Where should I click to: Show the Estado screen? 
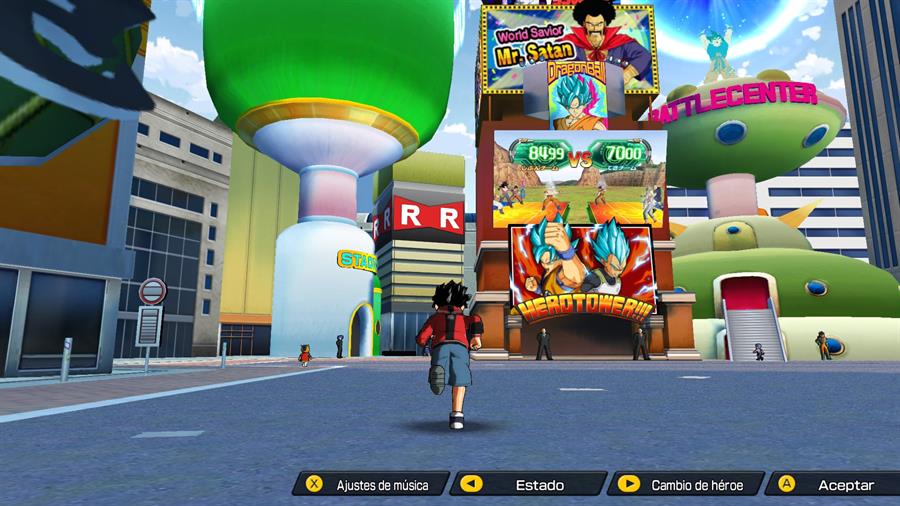(528, 485)
